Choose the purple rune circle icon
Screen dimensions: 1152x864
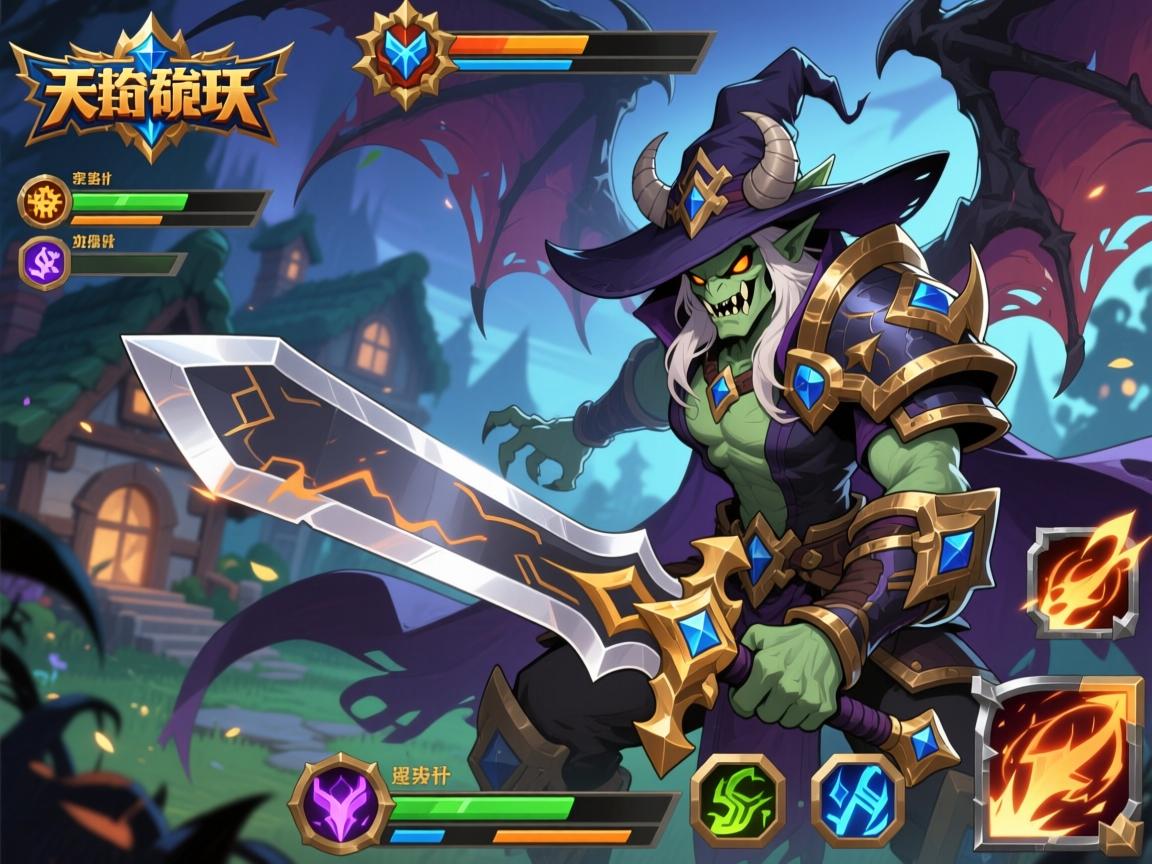45,262
